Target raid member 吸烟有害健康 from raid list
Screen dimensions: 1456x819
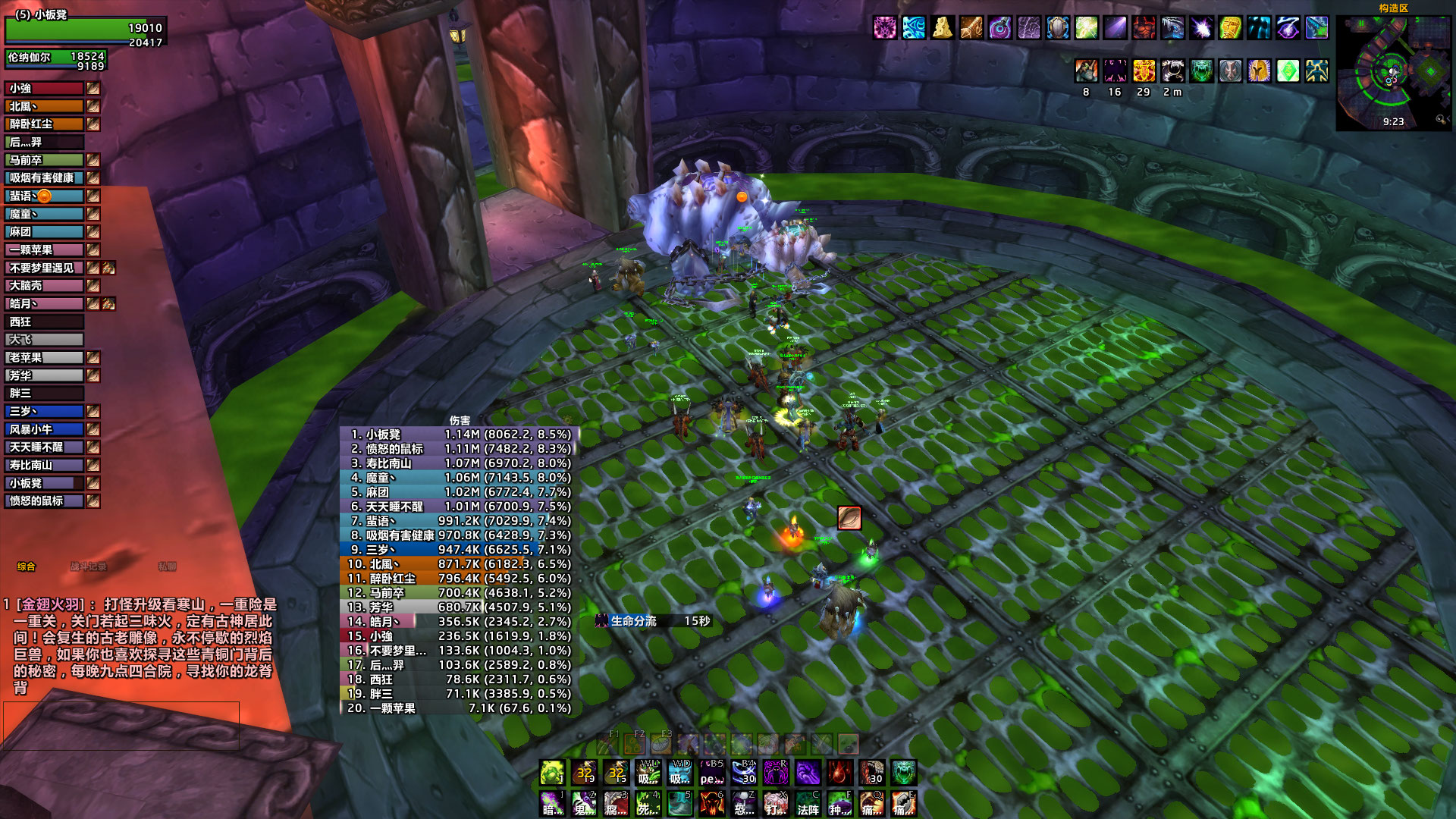pos(44,178)
